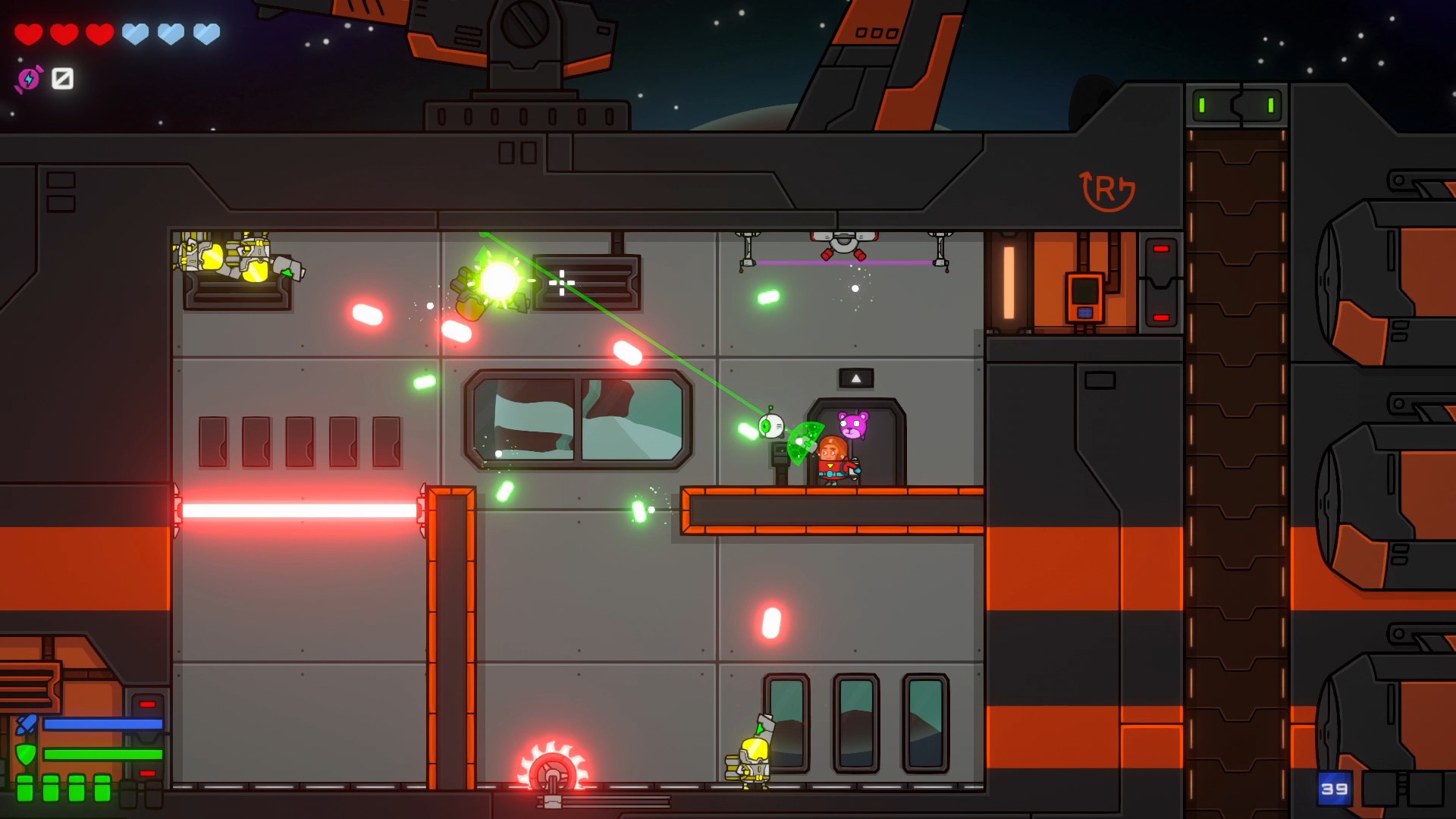Viewport: 1456px width, 819px height.
Task: Click the blue slot showing 39
Action: tap(1334, 789)
